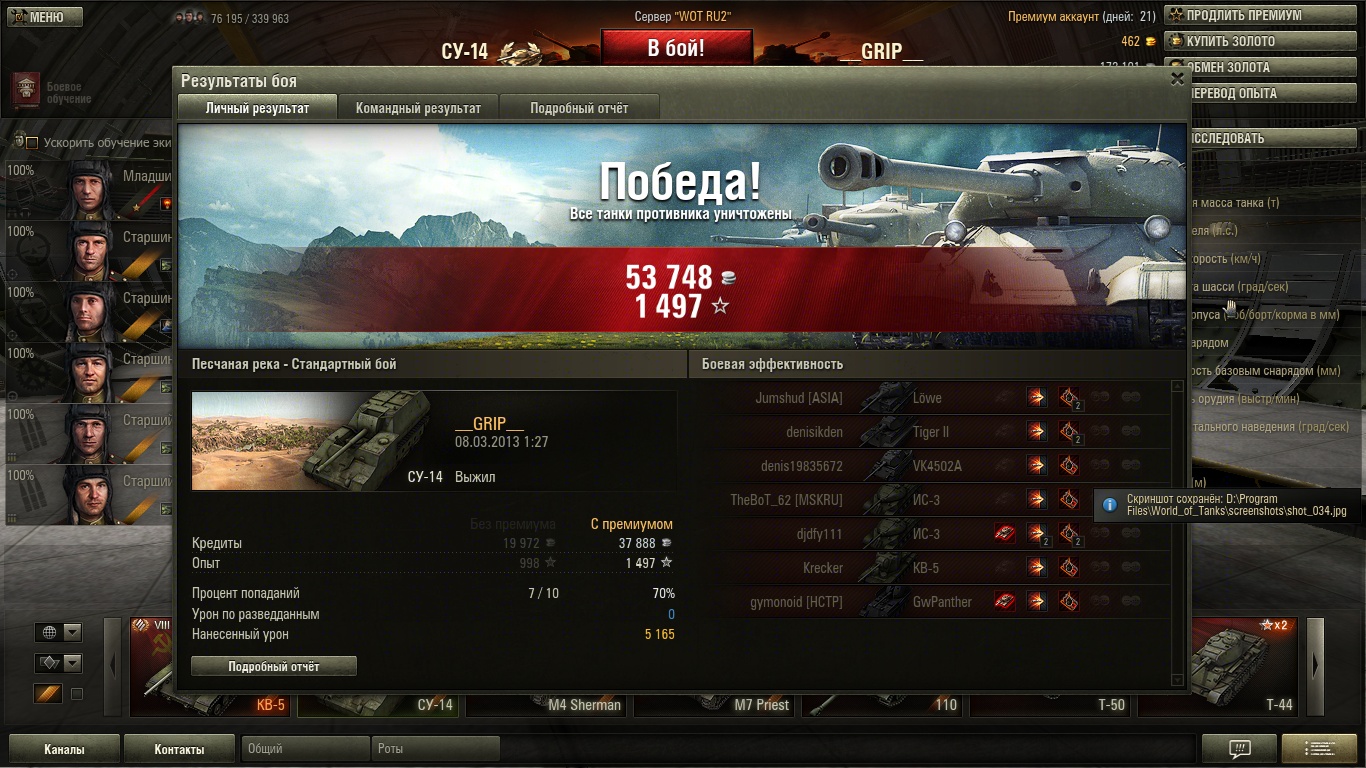Start a battle with В бой! button
This screenshot has height=768, width=1366.
click(x=676, y=48)
